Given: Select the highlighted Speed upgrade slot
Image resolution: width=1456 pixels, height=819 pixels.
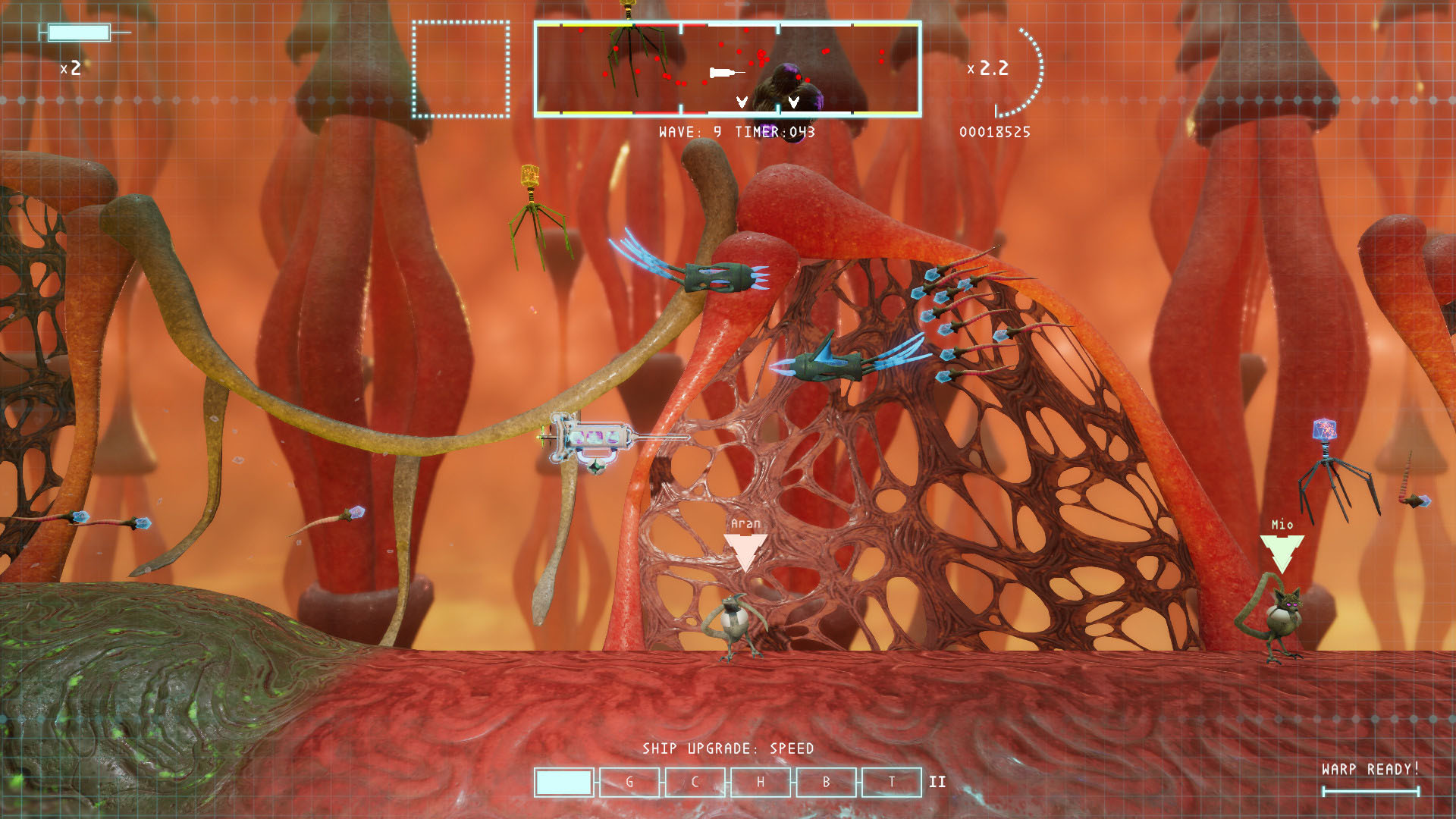Looking at the screenshot, I should 563,783.
